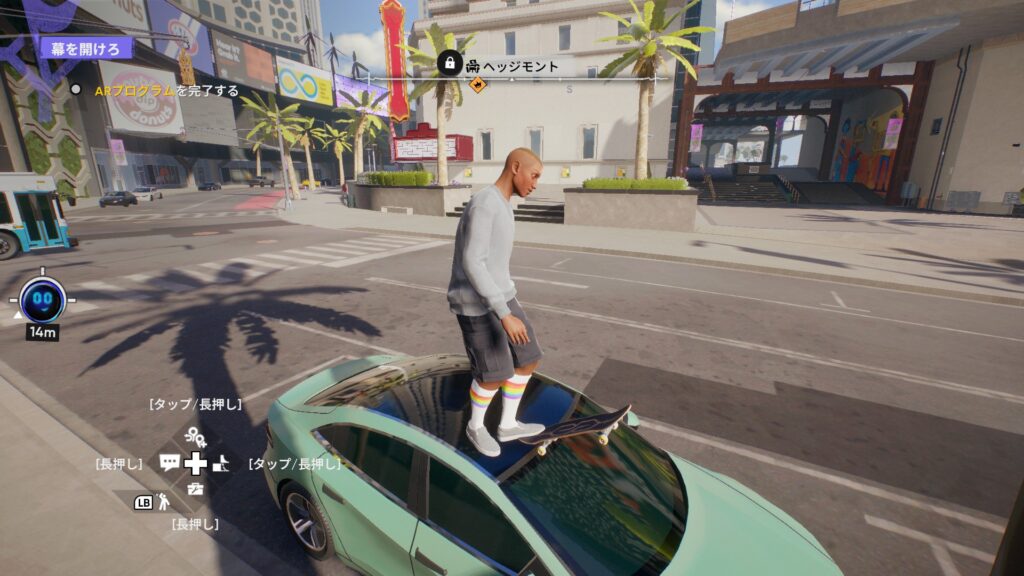Select the blue robot face waypoint marker
Image resolution: width=1024 pixels, height=576 pixels.
42,297
